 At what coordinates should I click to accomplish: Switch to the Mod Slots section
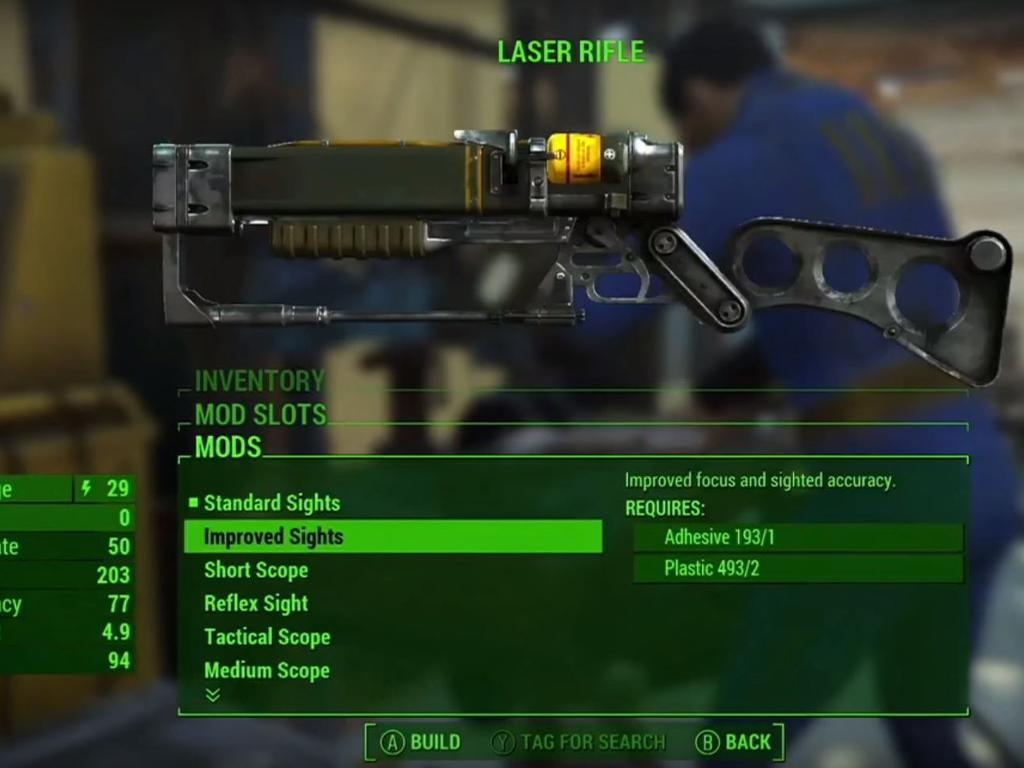click(x=260, y=414)
